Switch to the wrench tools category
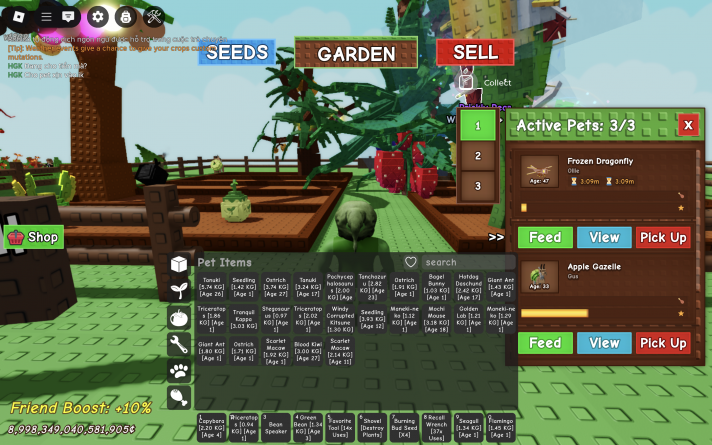Viewport: 712px width, 445px height. [180, 345]
